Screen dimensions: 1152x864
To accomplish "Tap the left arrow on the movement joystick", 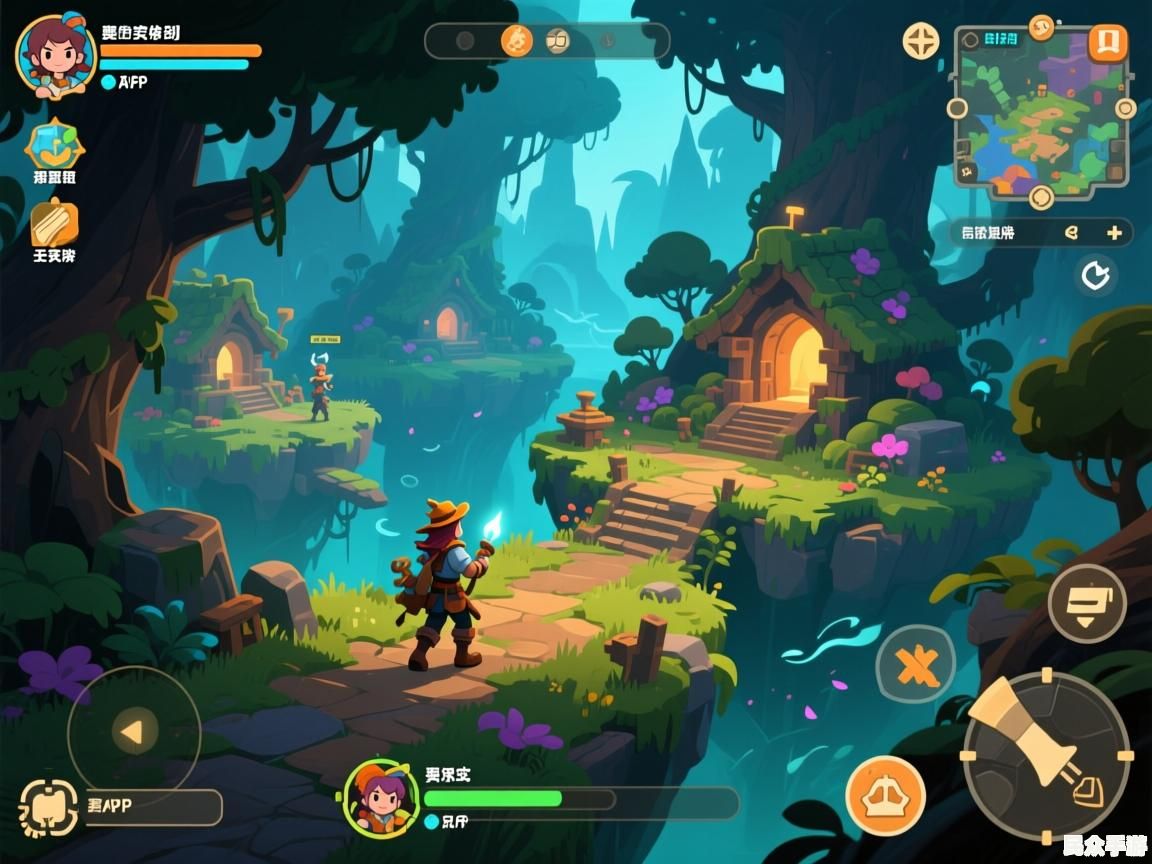I will point(133,733).
